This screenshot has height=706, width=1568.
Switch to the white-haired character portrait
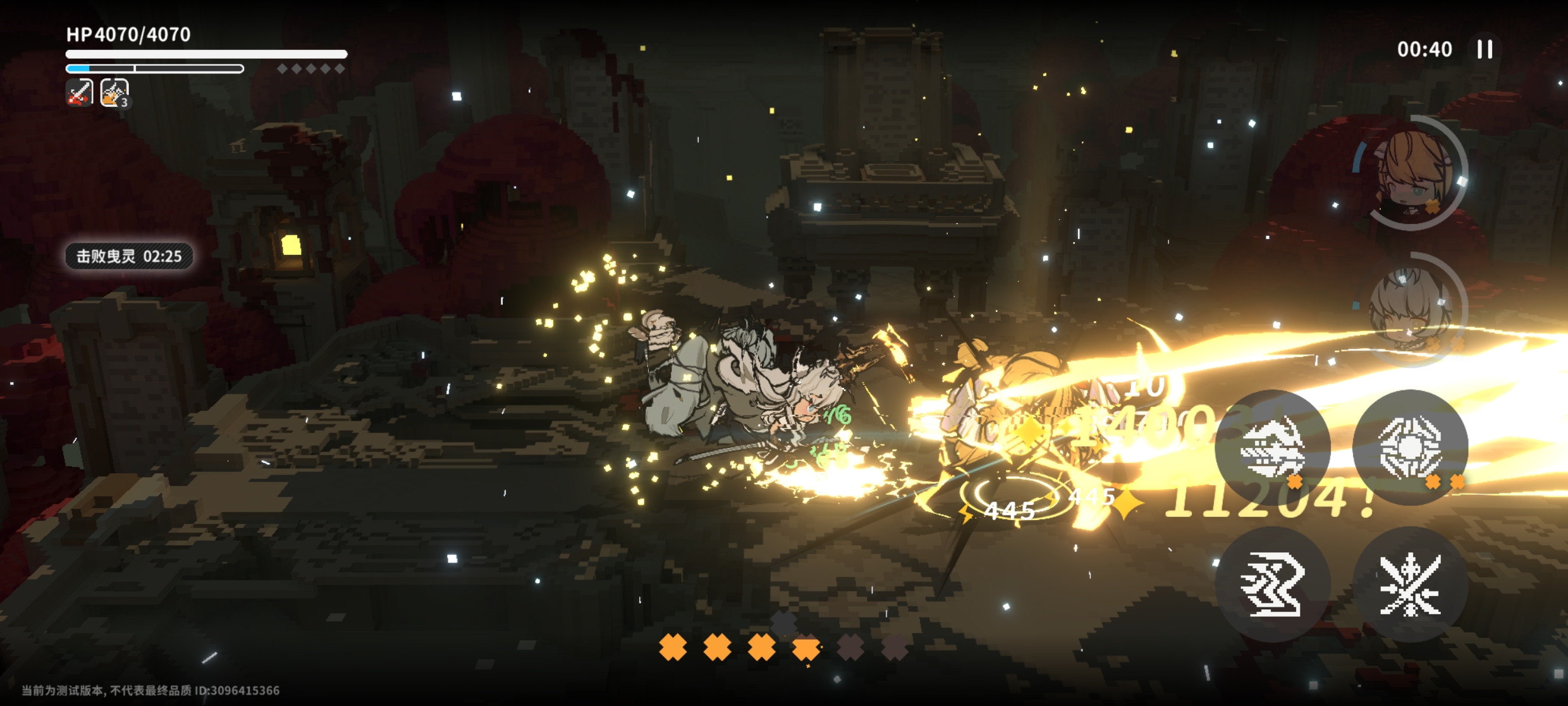[x=1411, y=310]
